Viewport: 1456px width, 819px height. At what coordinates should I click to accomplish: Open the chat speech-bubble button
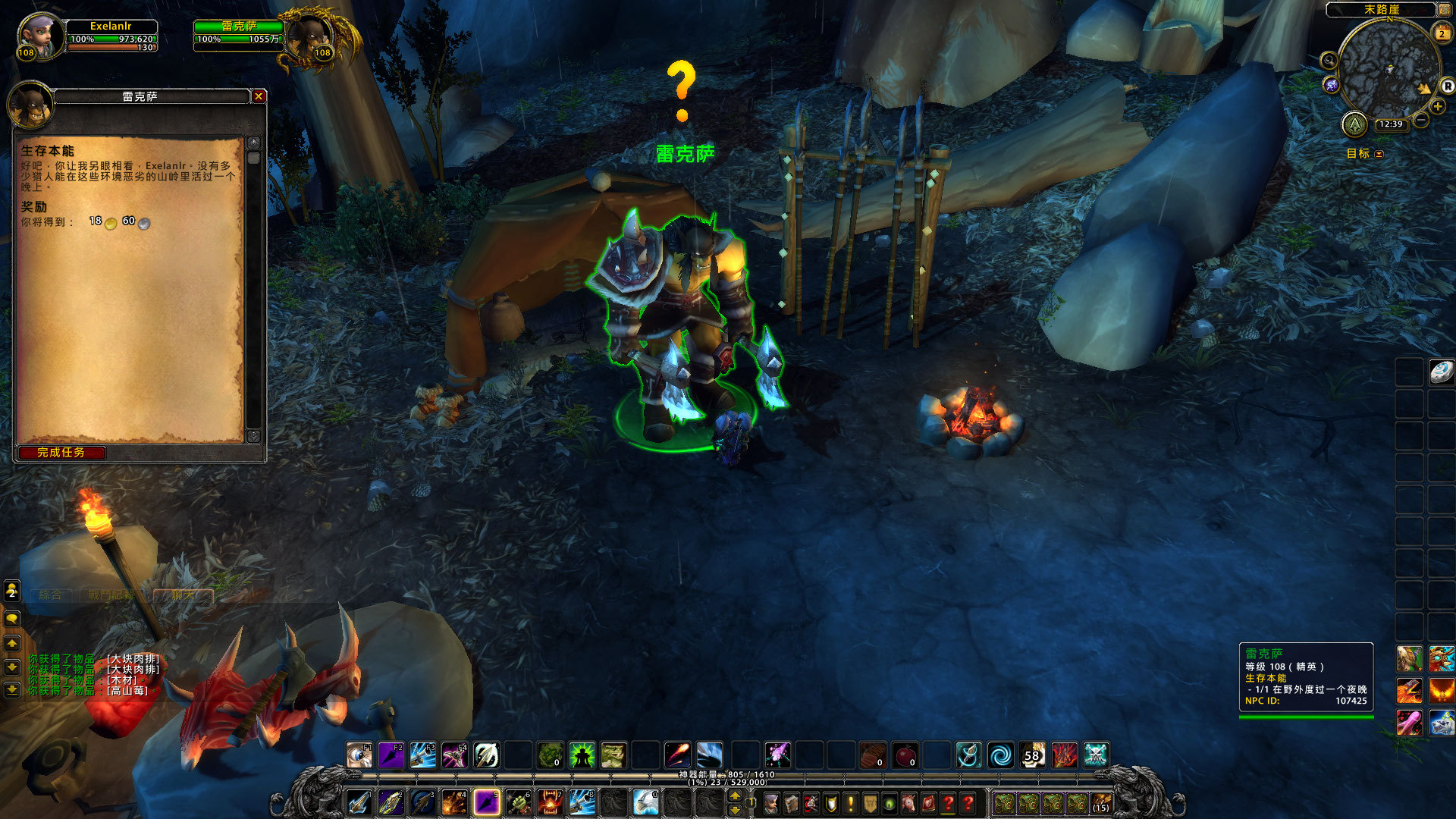[12, 620]
